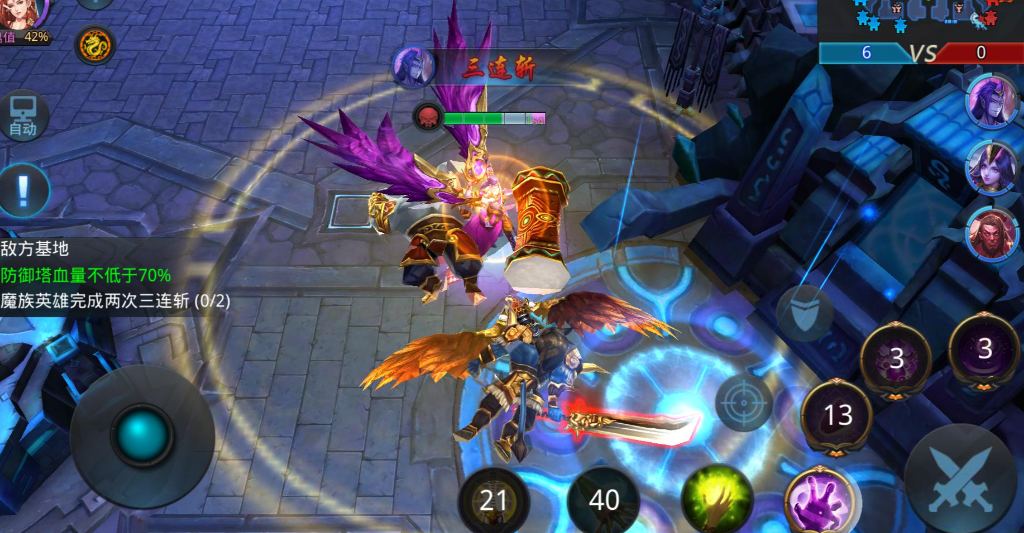This screenshot has height=533, width=1024.
Task: Open the 魔族英雄完成两次三连斩 objective entry
Action: click(x=113, y=300)
